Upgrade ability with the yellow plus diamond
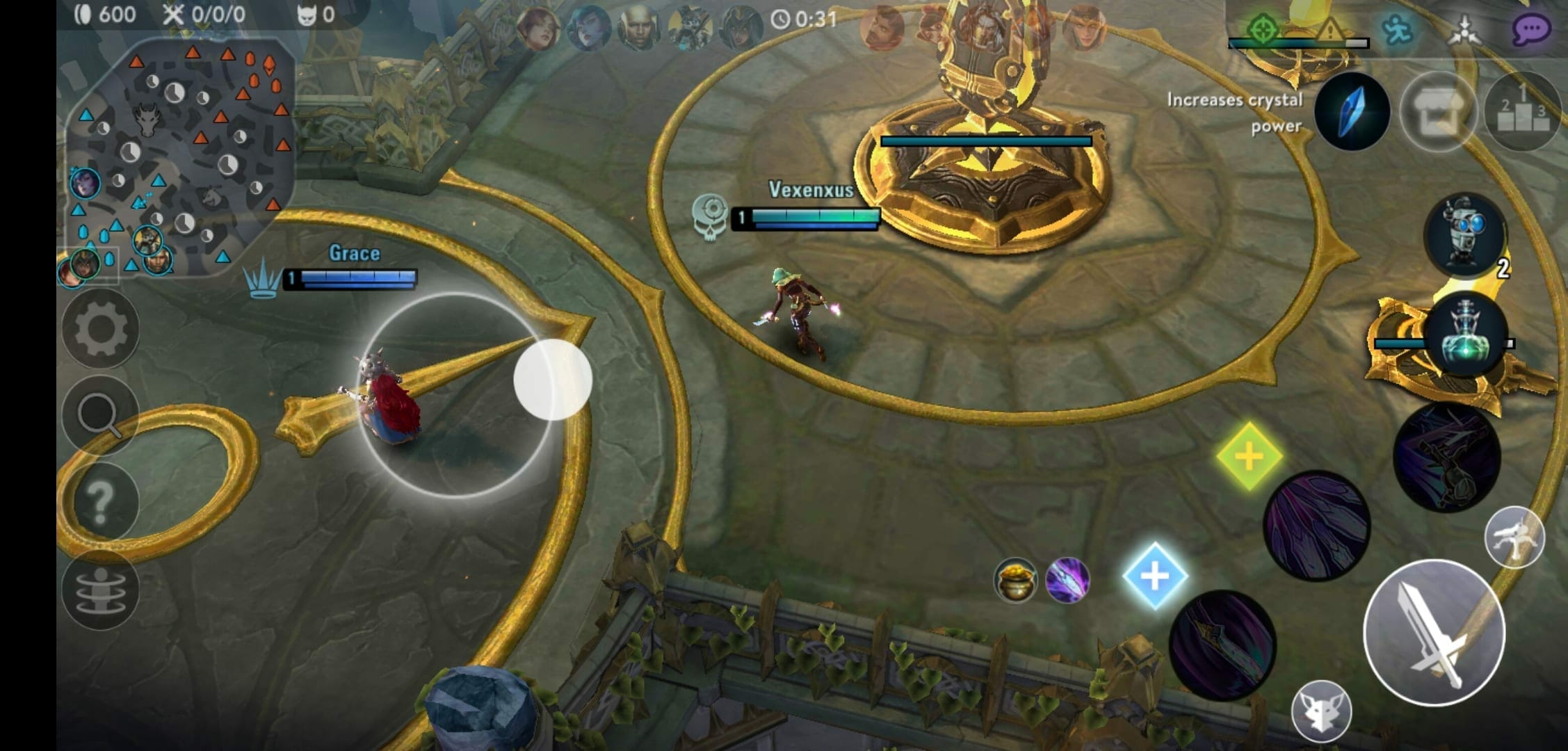This screenshot has height=751, width=1568. click(1249, 456)
